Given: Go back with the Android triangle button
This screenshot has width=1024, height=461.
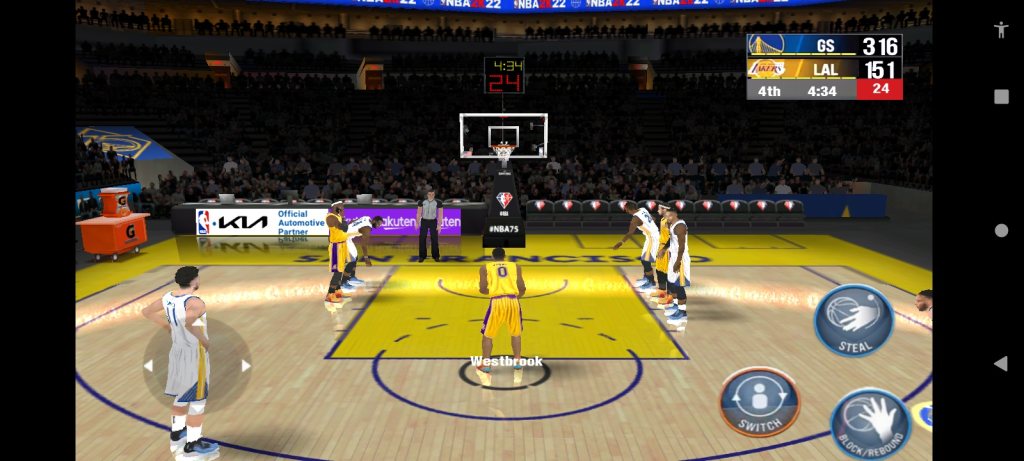Looking at the screenshot, I should 1000,364.
